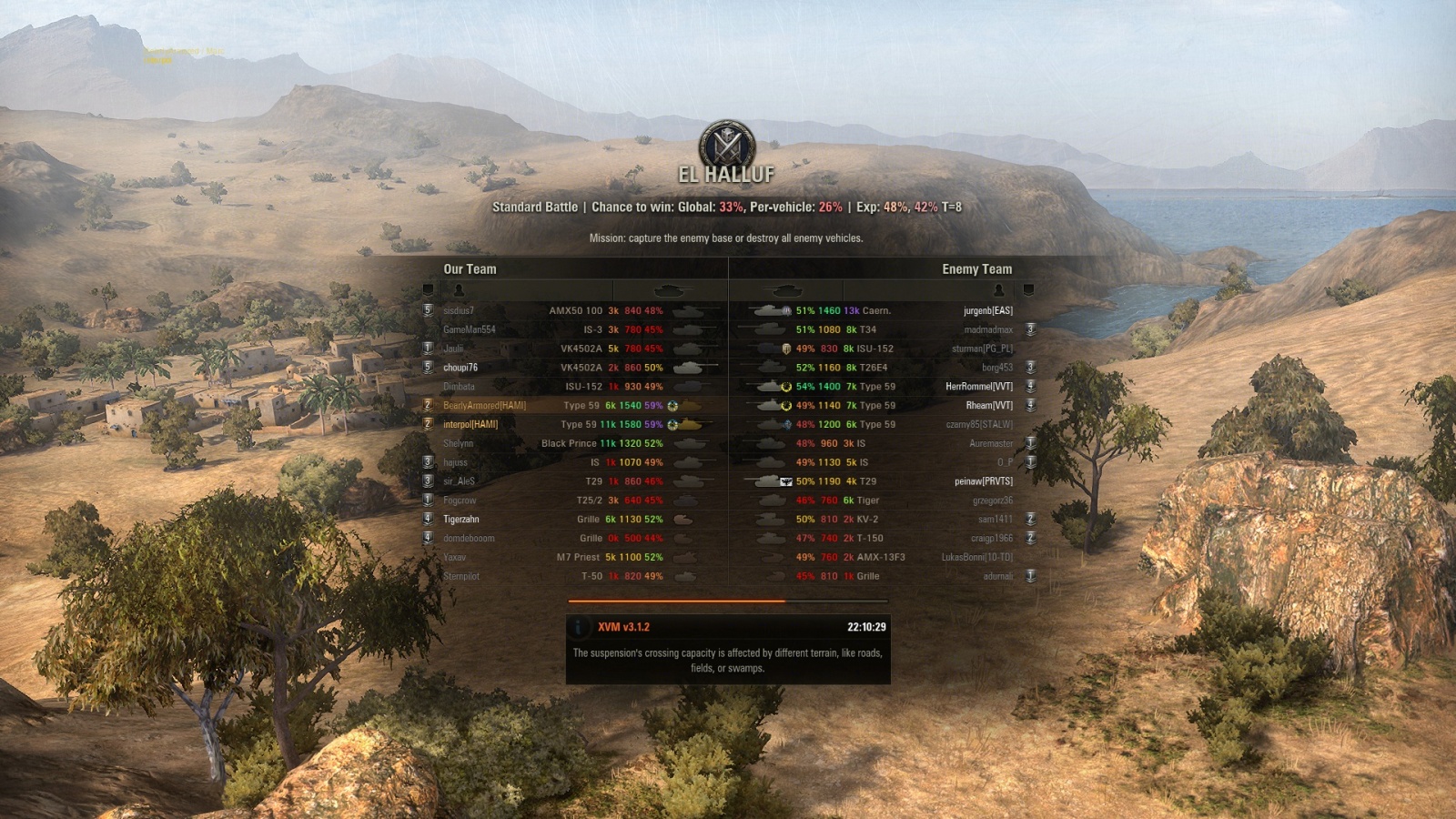1456x819 pixels.
Task: Choose interpol[HAMI] Type 59 row
Action: point(470,424)
